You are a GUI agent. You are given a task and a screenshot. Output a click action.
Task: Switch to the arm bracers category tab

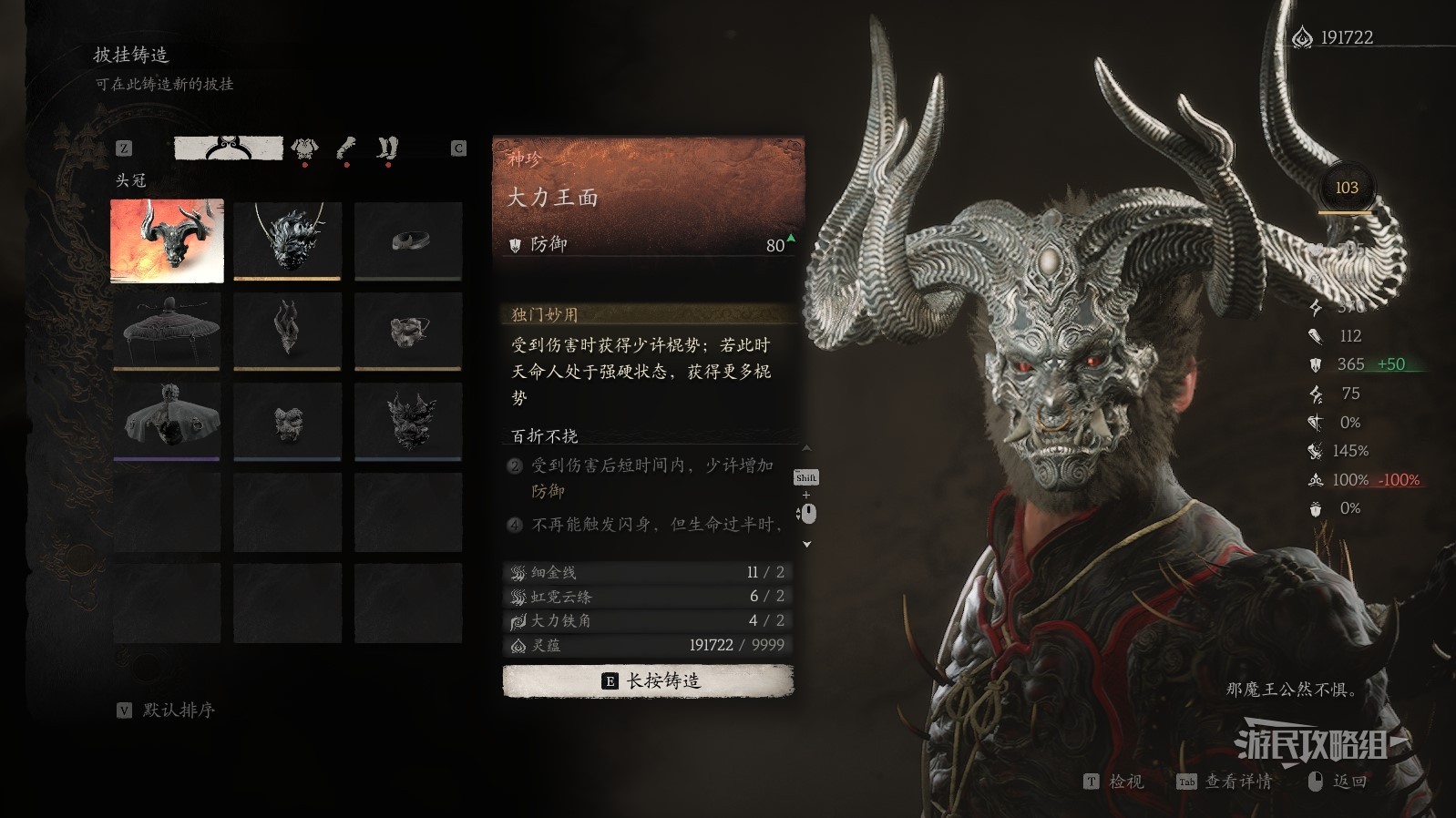pos(346,148)
